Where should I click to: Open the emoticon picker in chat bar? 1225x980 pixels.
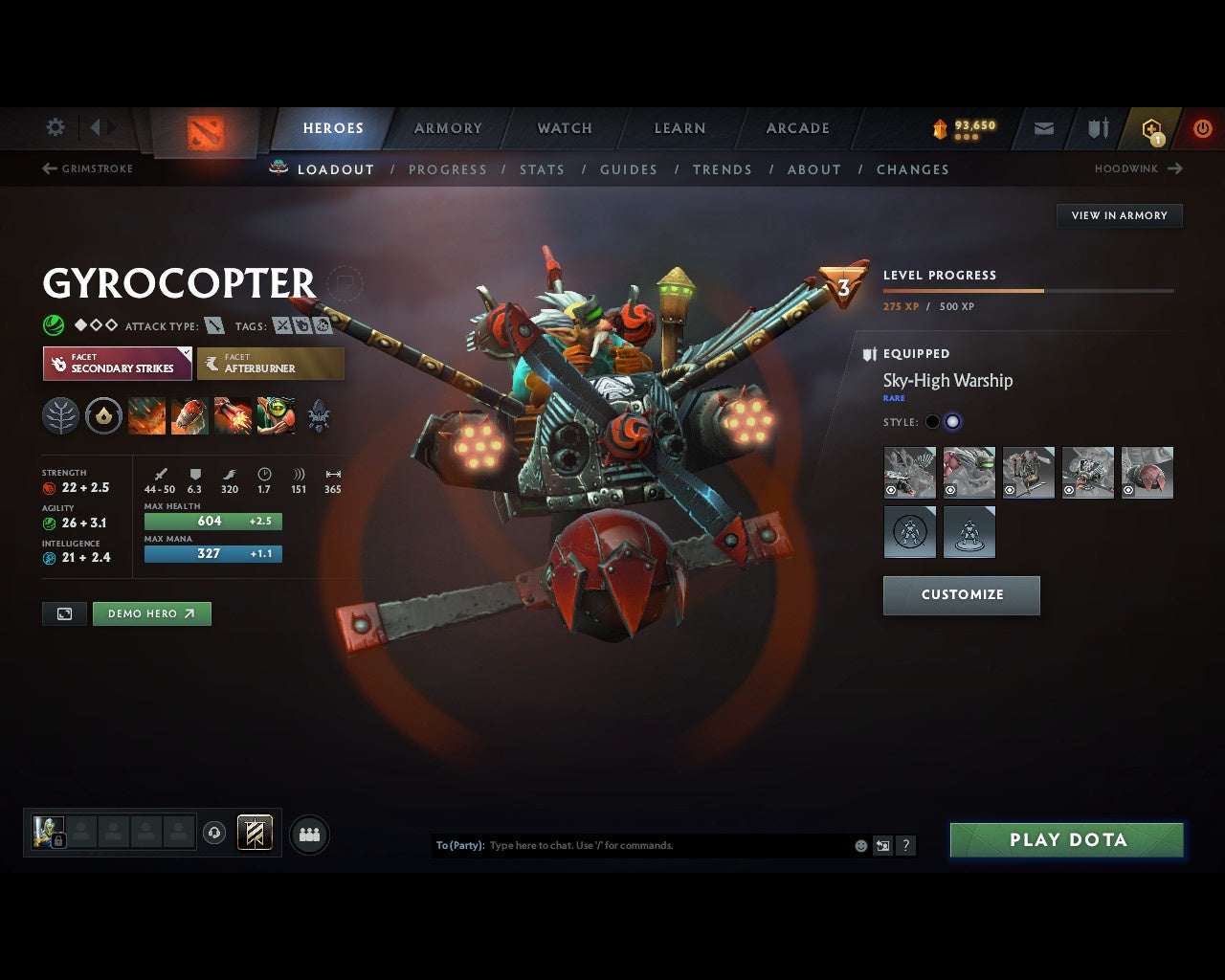pos(859,845)
